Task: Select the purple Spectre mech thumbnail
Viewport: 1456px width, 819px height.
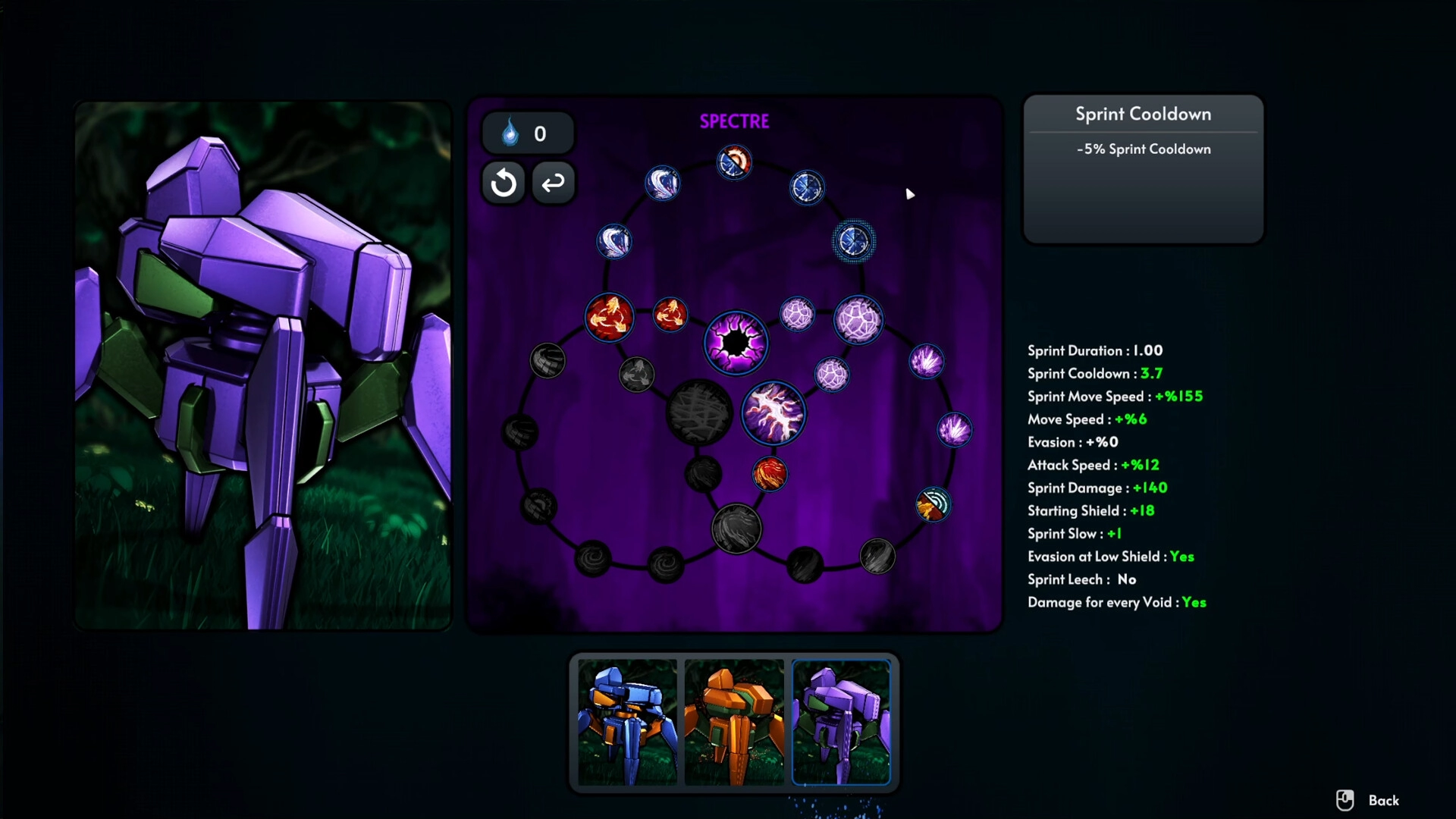Action: tap(841, 721)
